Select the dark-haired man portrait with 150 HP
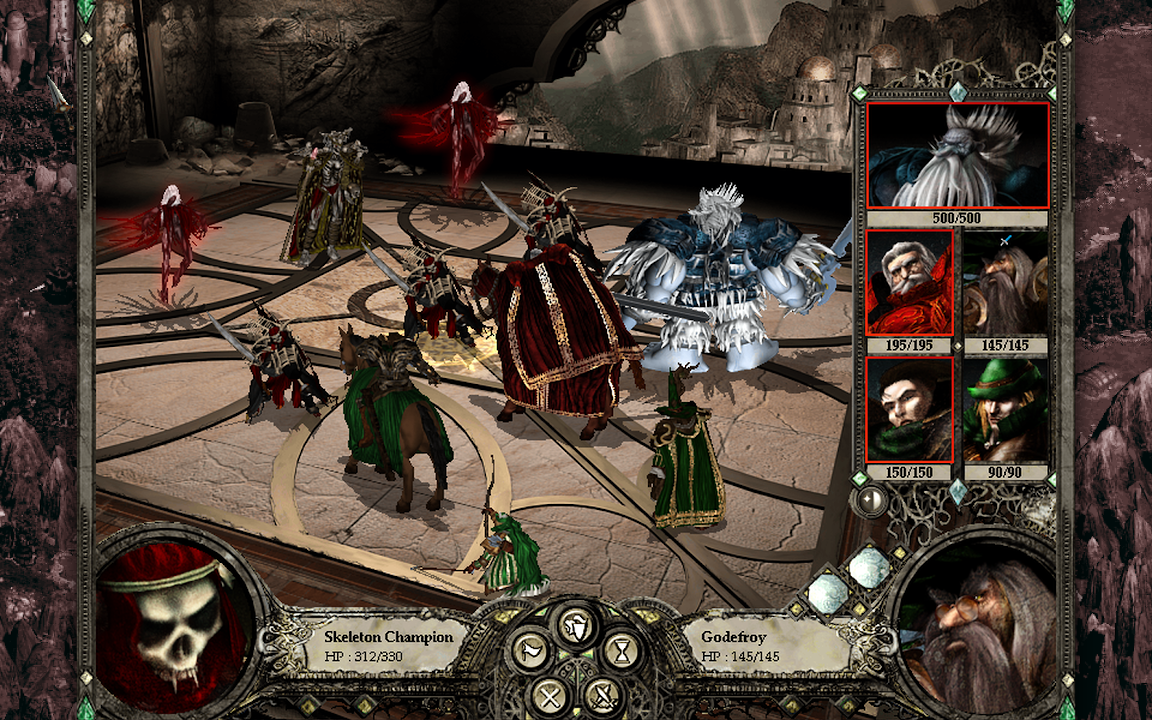This screenshot has width=1152, height=720. (x=909, y=410)
